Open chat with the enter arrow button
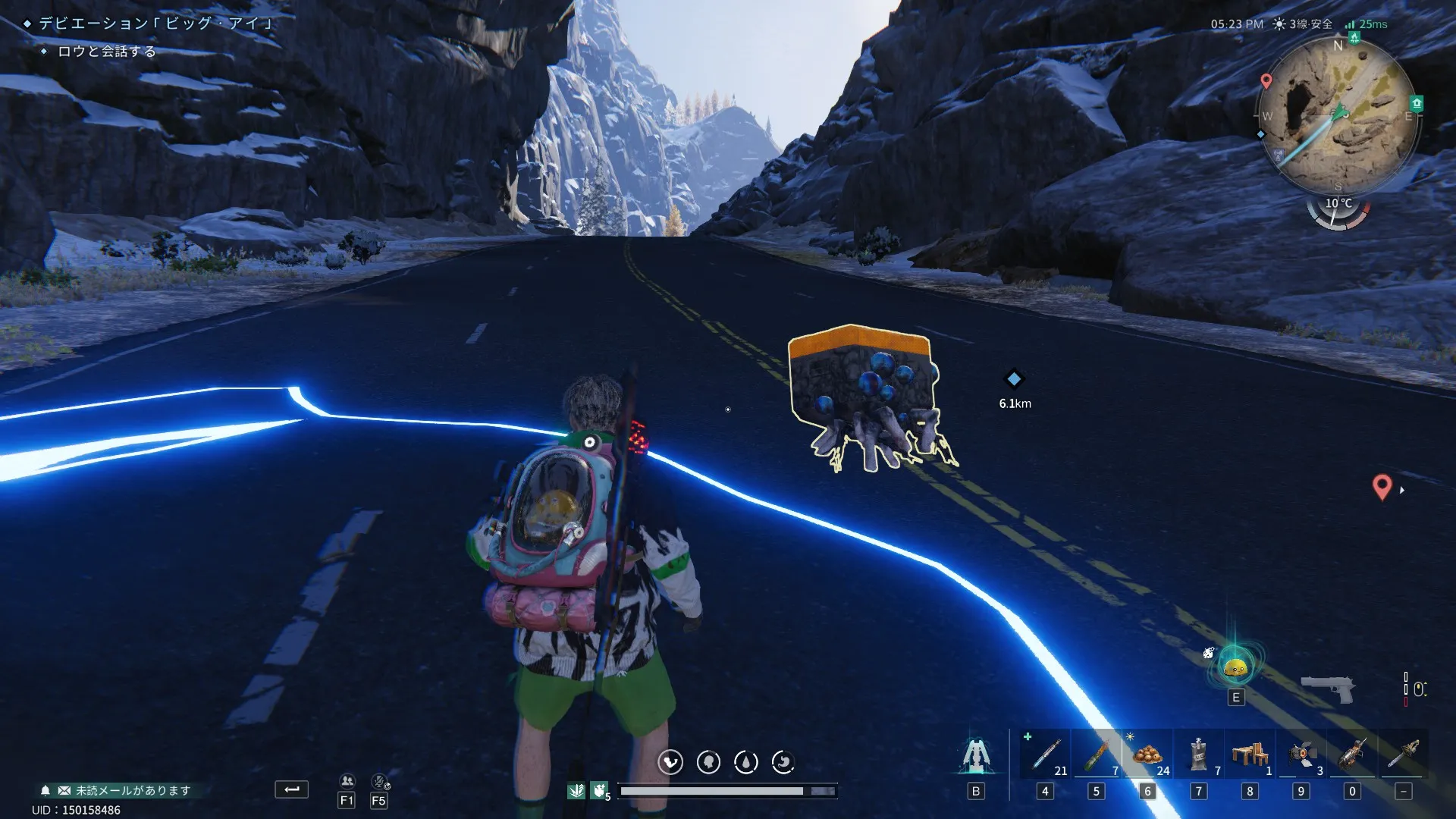Screen dimensions: 1456x819 coord(291,789)
